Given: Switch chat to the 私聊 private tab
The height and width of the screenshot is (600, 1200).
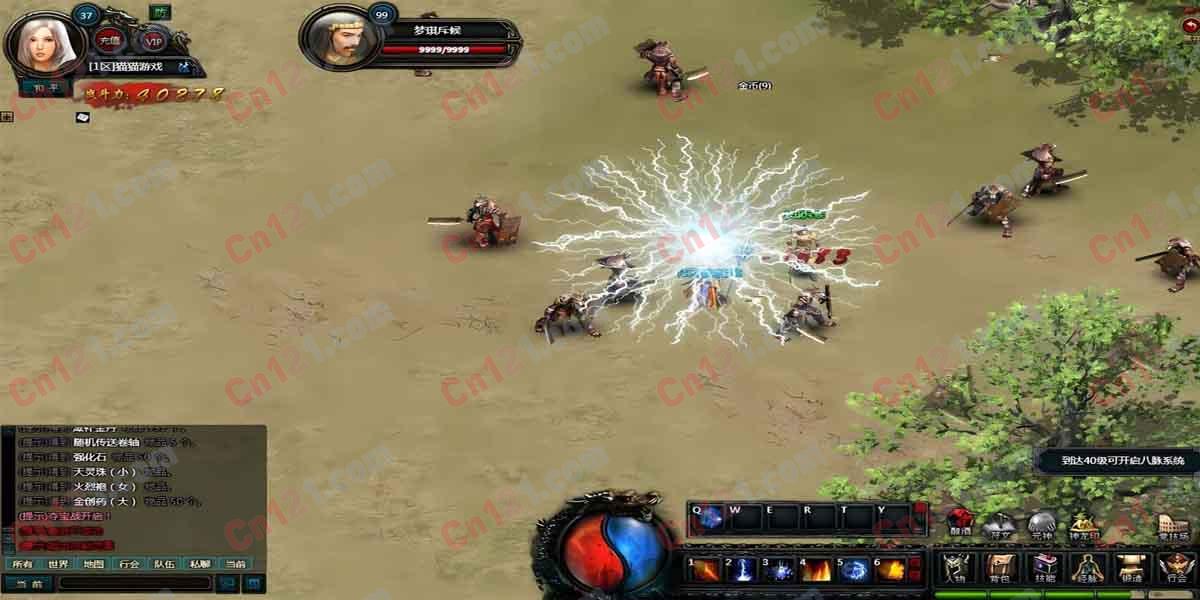Looking at the screenshot, I should click(x=199, y=564).
